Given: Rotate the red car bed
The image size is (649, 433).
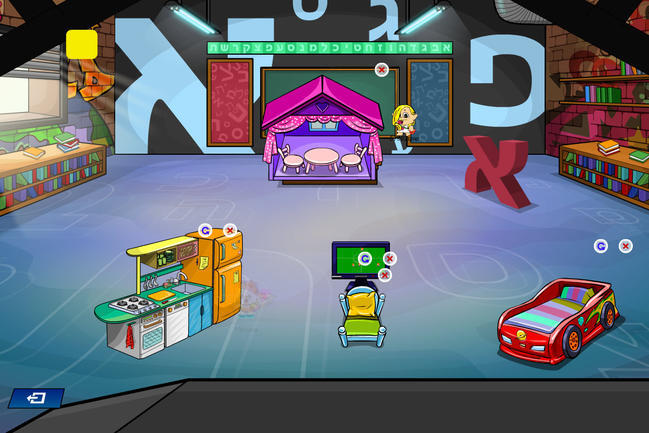Looking at the screenshot, I should pos(601,245).
